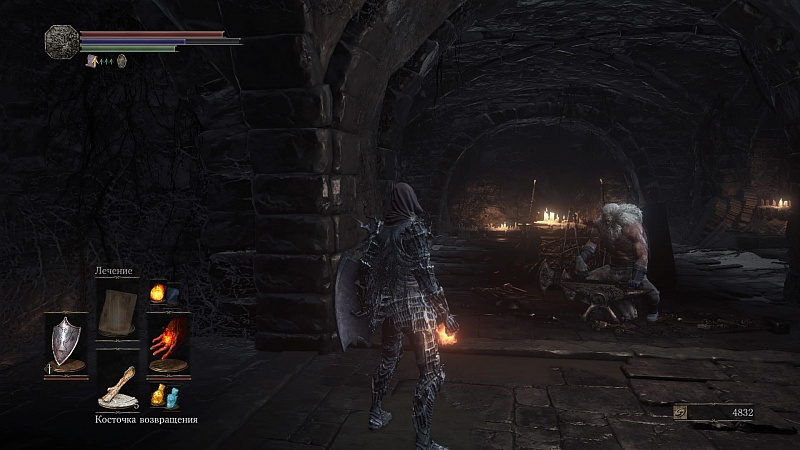Use the Homeward Bone item slot
This screenshot has height=450, width=800.
point(117,389)
